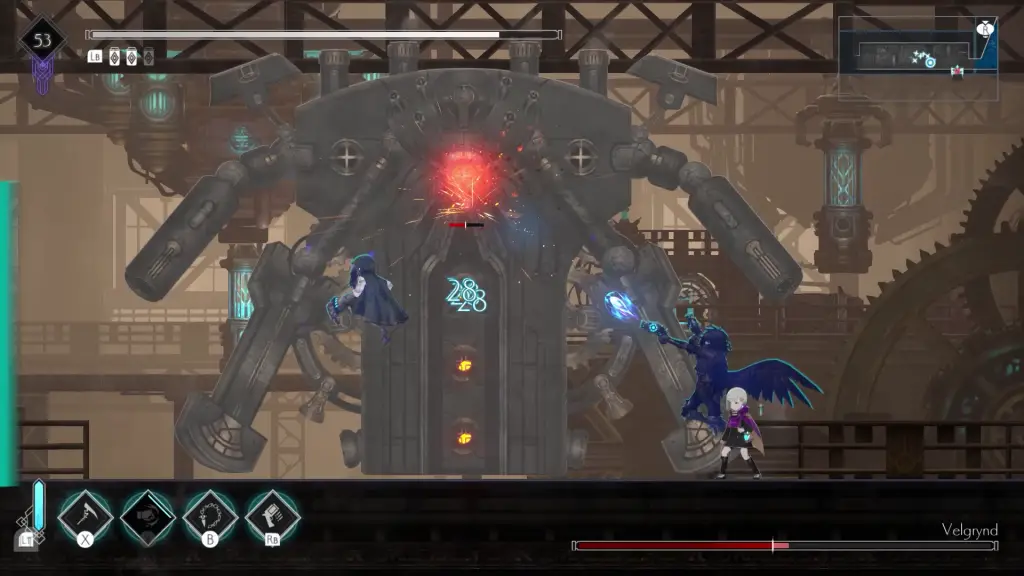This screenshot has width=1024, height=576.
Task: Open the minimap
Action: coord(917,57)
